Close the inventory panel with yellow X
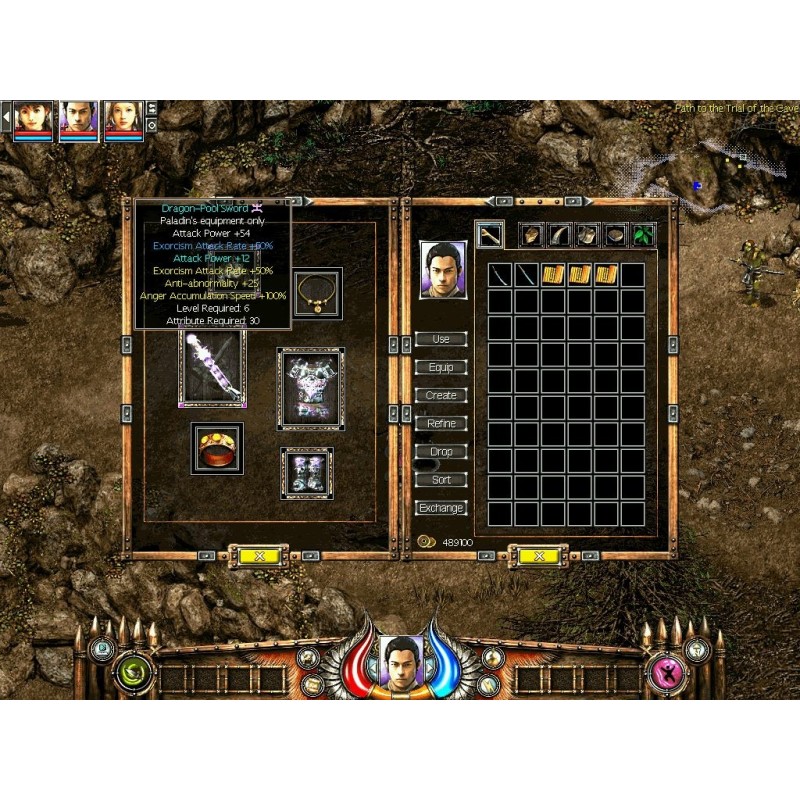Image resolution: width=800 pixels, height=800 pixels. click(538, 555)
